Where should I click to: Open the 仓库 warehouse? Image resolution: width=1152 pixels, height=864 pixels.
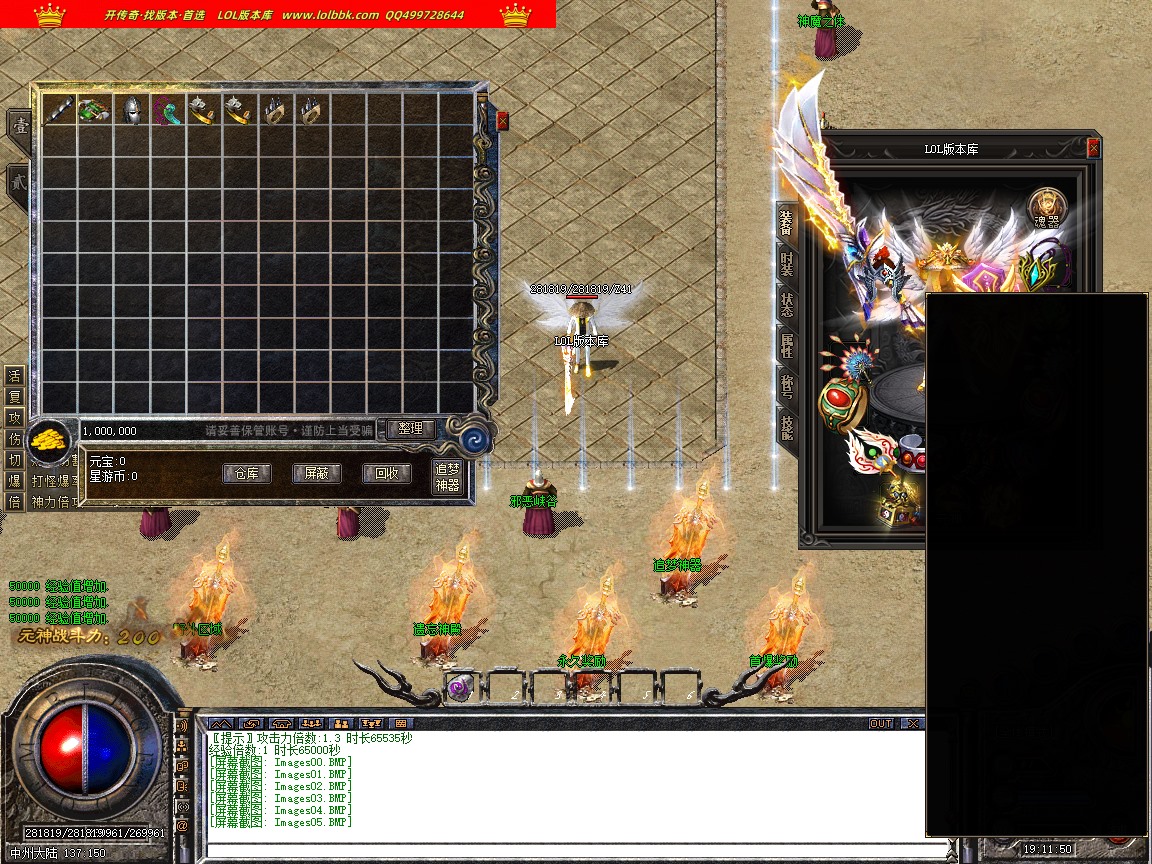pyautogui.click(x=246, y=473)
